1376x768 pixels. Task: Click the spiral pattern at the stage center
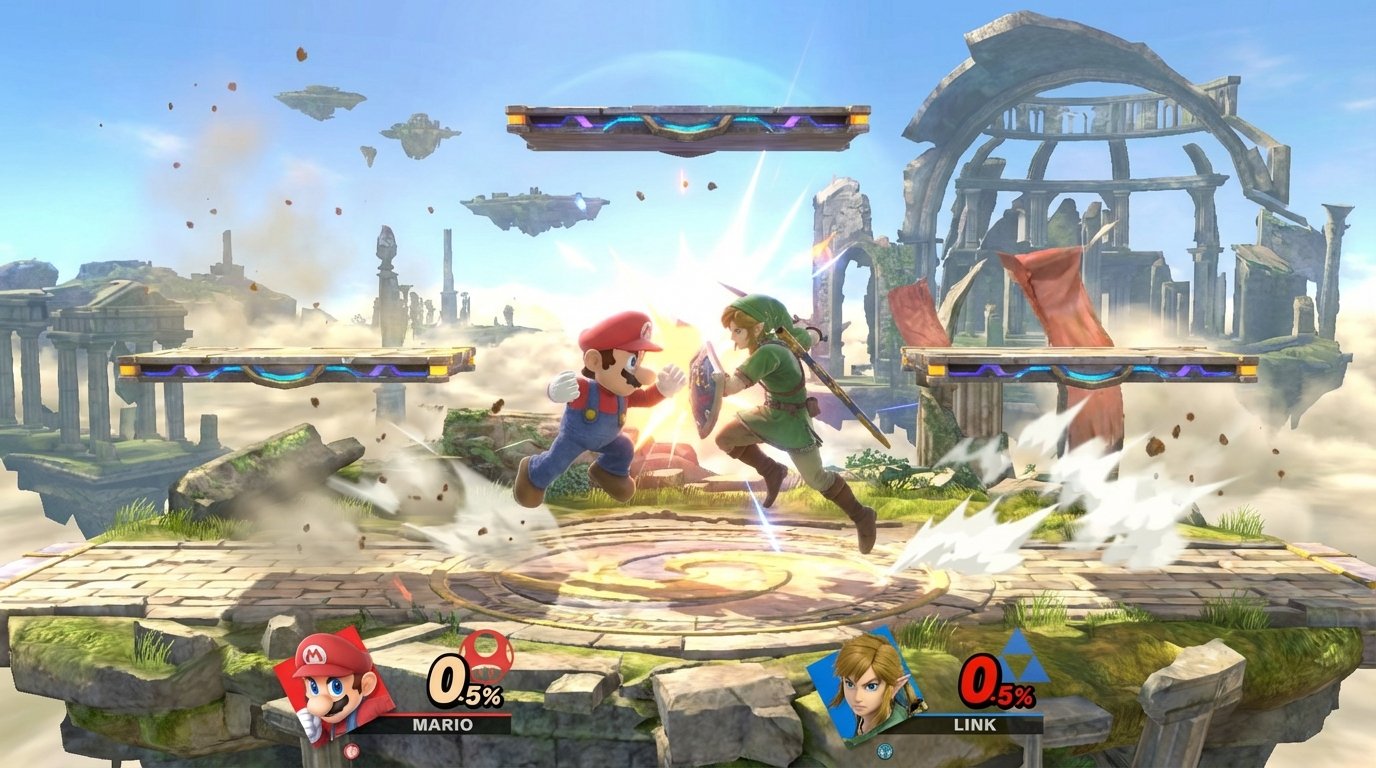click(688, 570)
